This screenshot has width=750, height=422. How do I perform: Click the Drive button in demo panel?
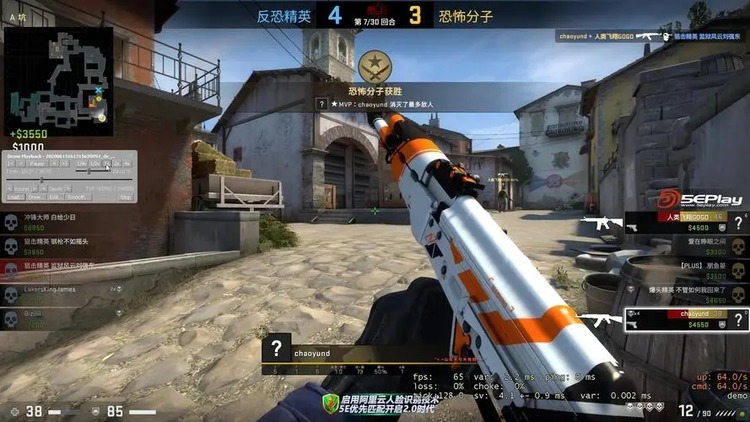pyautogui.click(x=34, y=197)
